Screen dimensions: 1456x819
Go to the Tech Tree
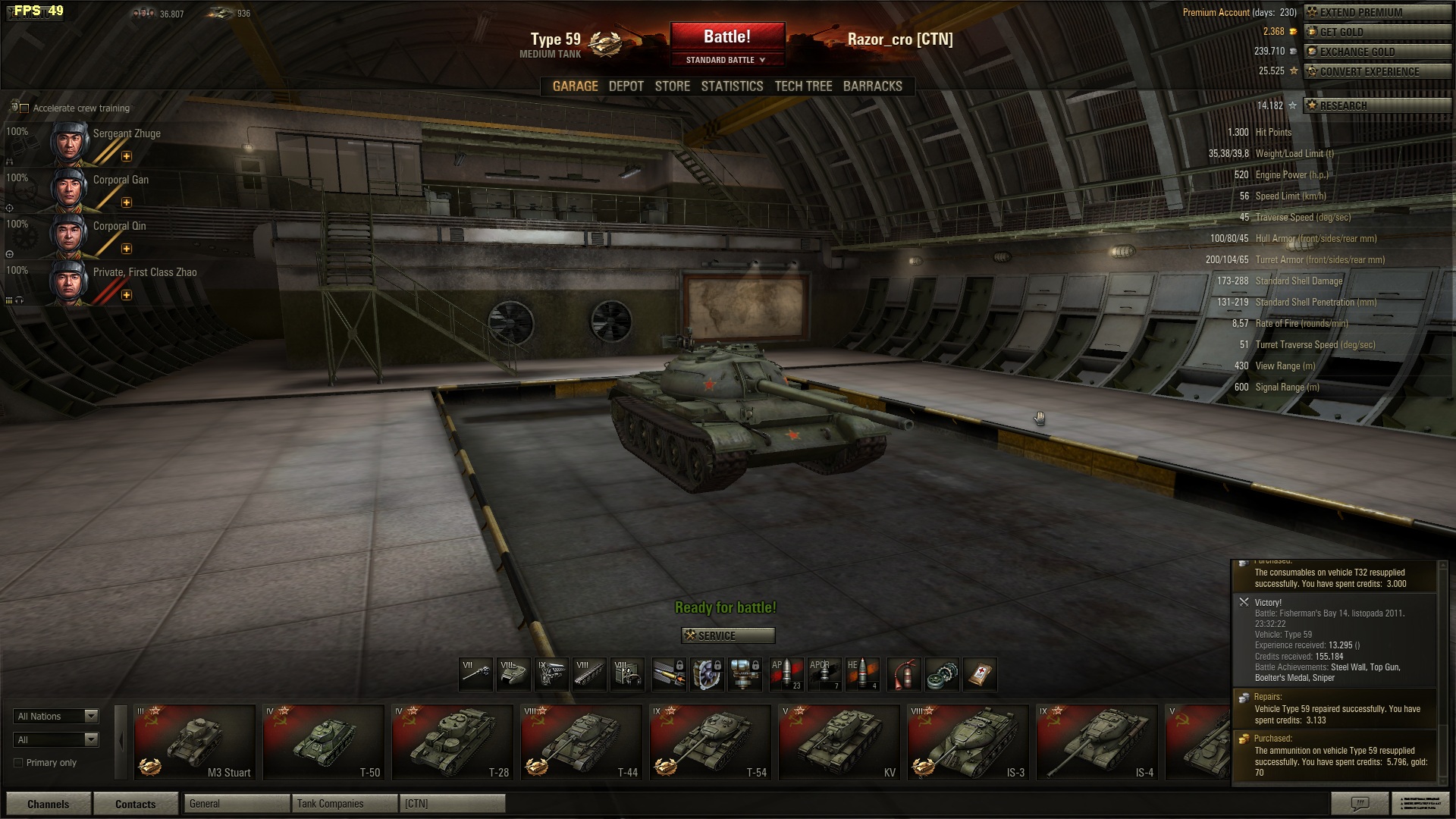click(x=803, y=86)
